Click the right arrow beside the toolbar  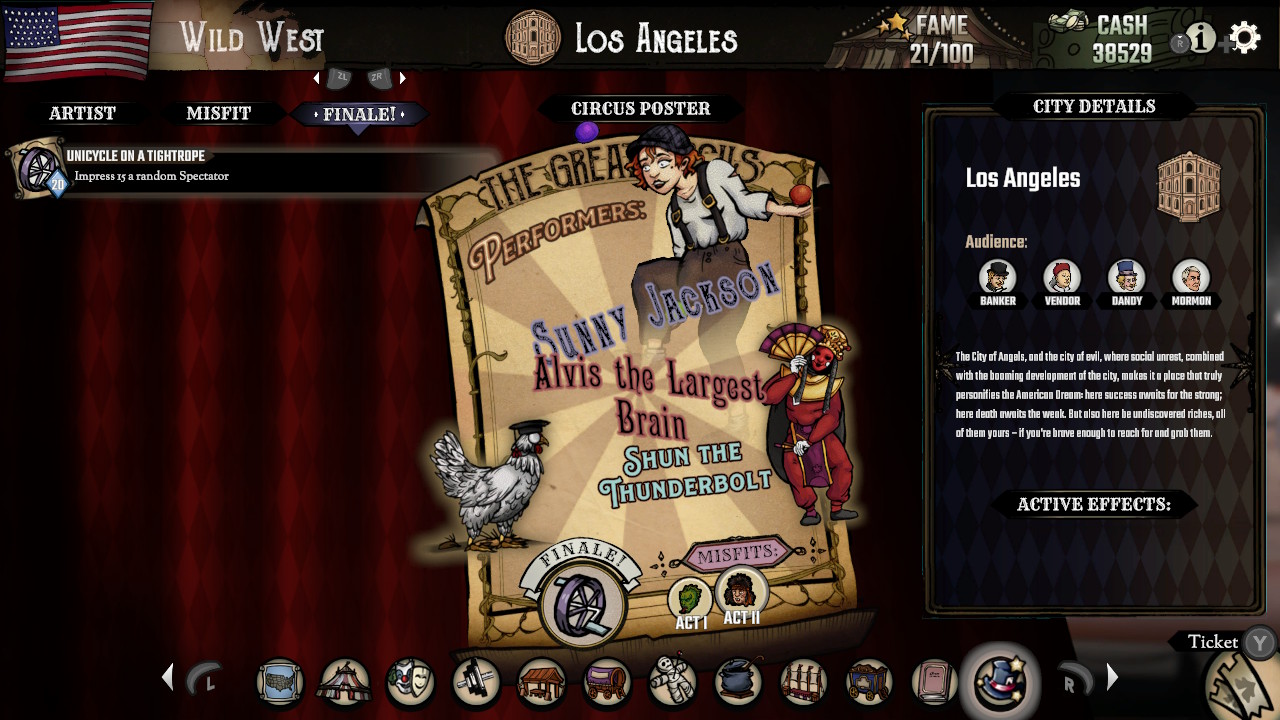pyautogui.click(x=1112, y=677)
